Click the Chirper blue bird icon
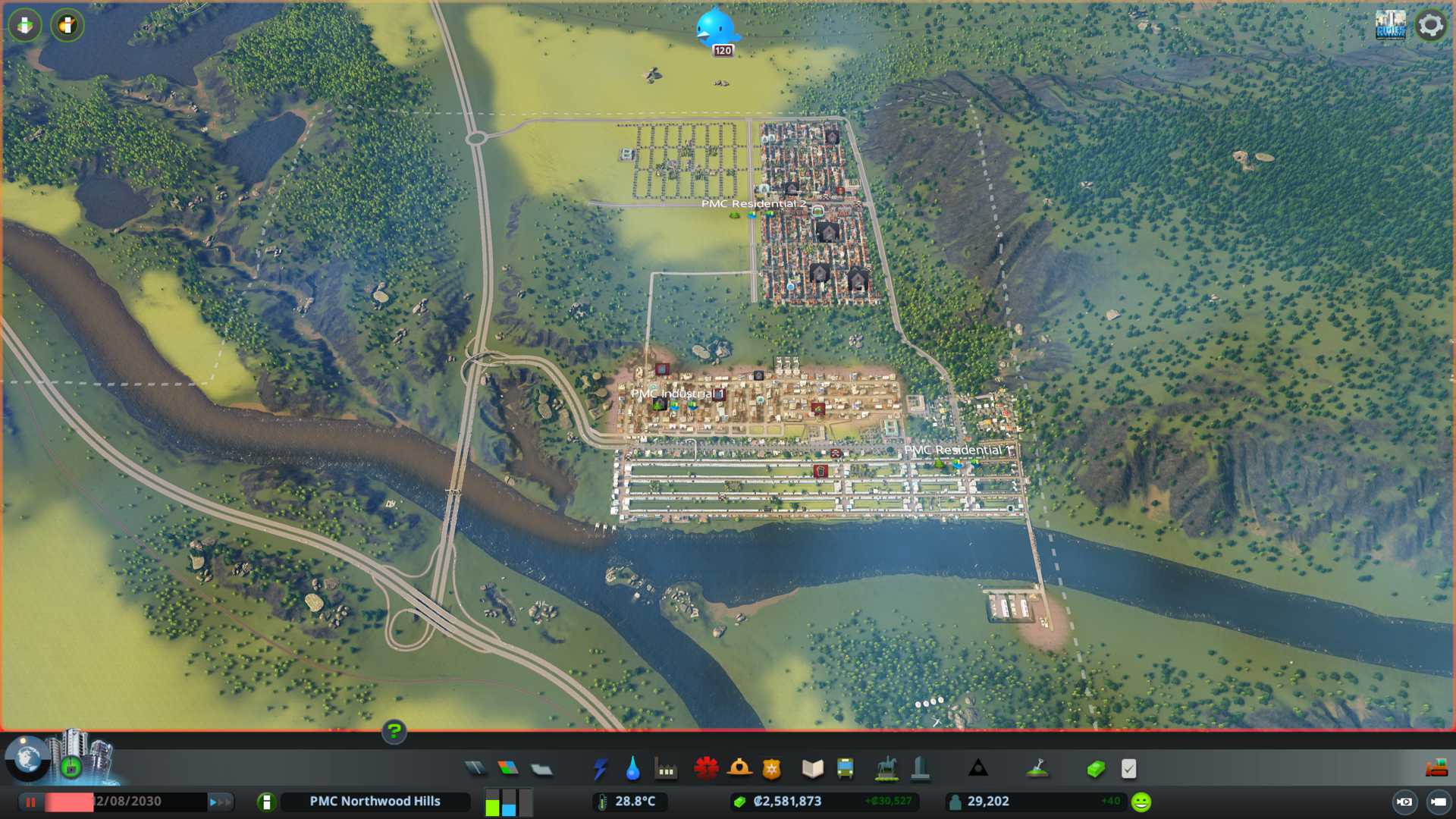Image resolution: width=1456 pixels, height=819 pixels. pyautogui.click(x=715, y=29)
